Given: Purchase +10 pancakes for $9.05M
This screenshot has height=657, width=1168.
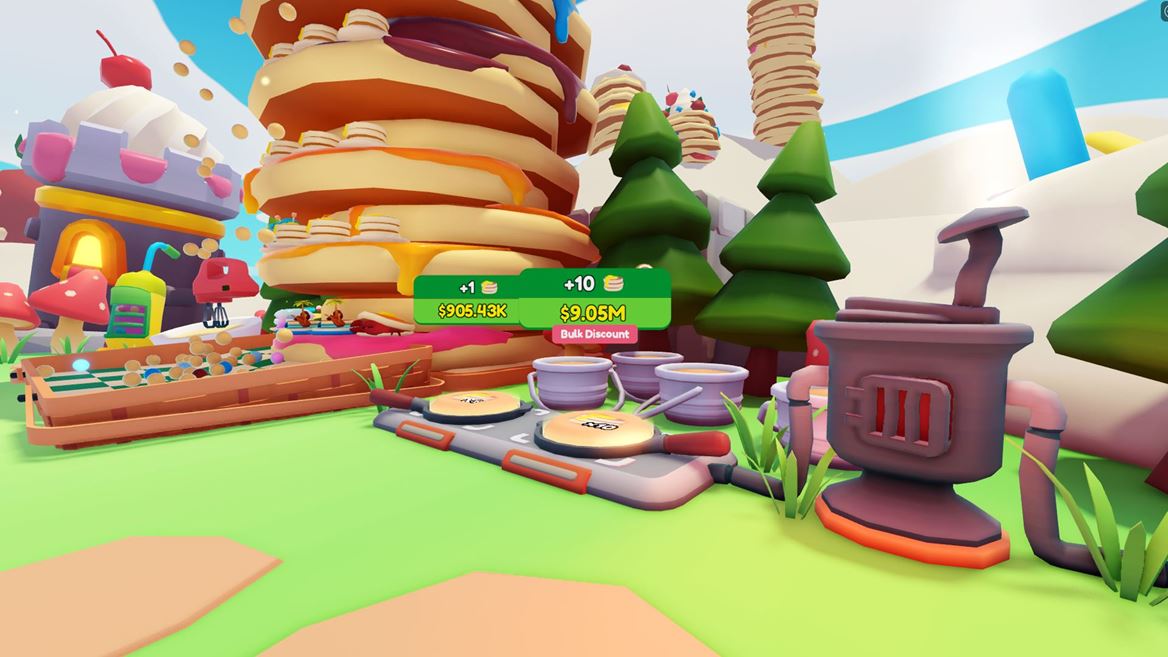Looking at the screenshot, I should click(x=595, y=298).
